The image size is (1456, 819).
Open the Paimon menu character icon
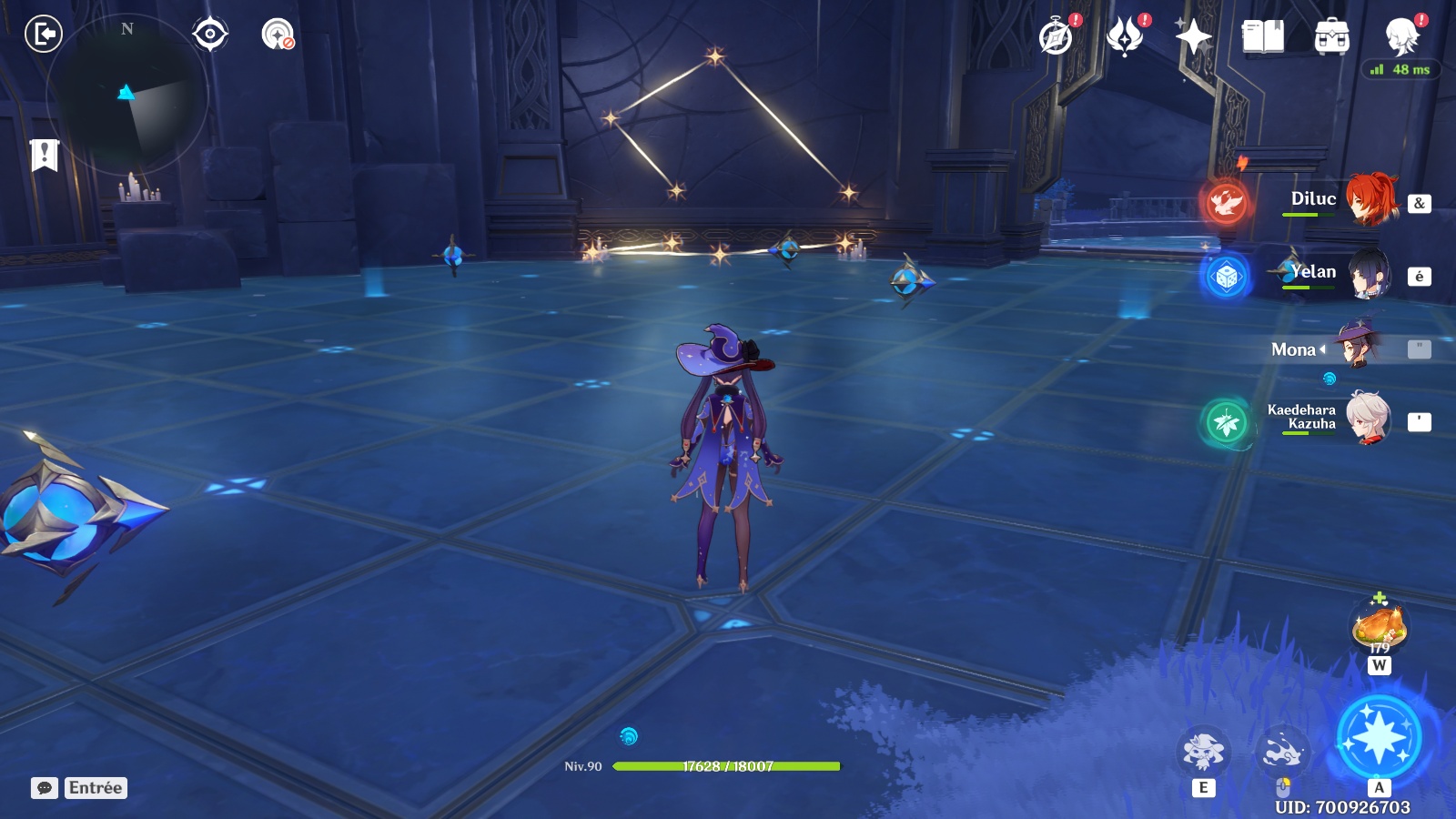point(1401,37)
